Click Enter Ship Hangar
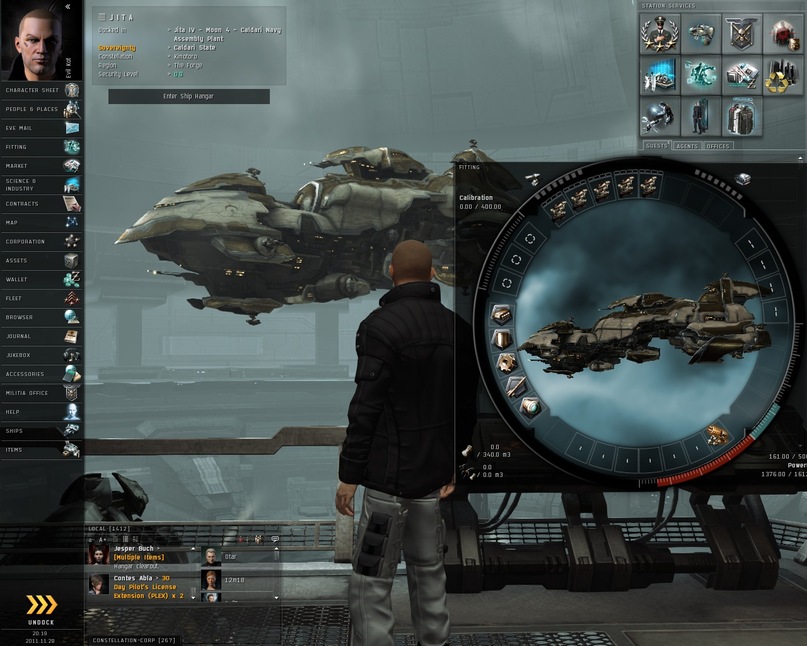 (x=188, y=96)
